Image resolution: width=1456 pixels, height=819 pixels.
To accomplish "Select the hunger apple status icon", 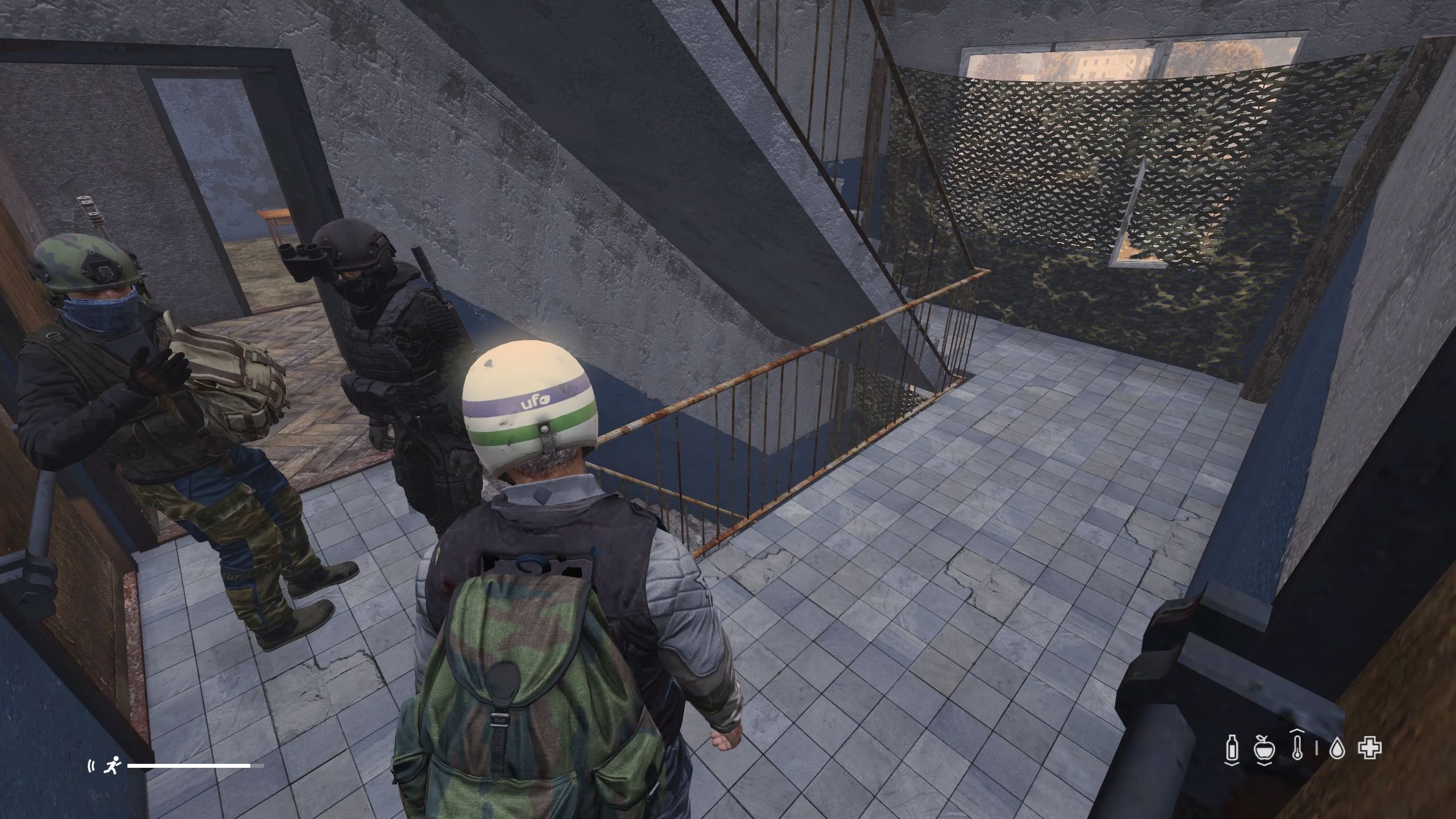I will coord(1264,748).
